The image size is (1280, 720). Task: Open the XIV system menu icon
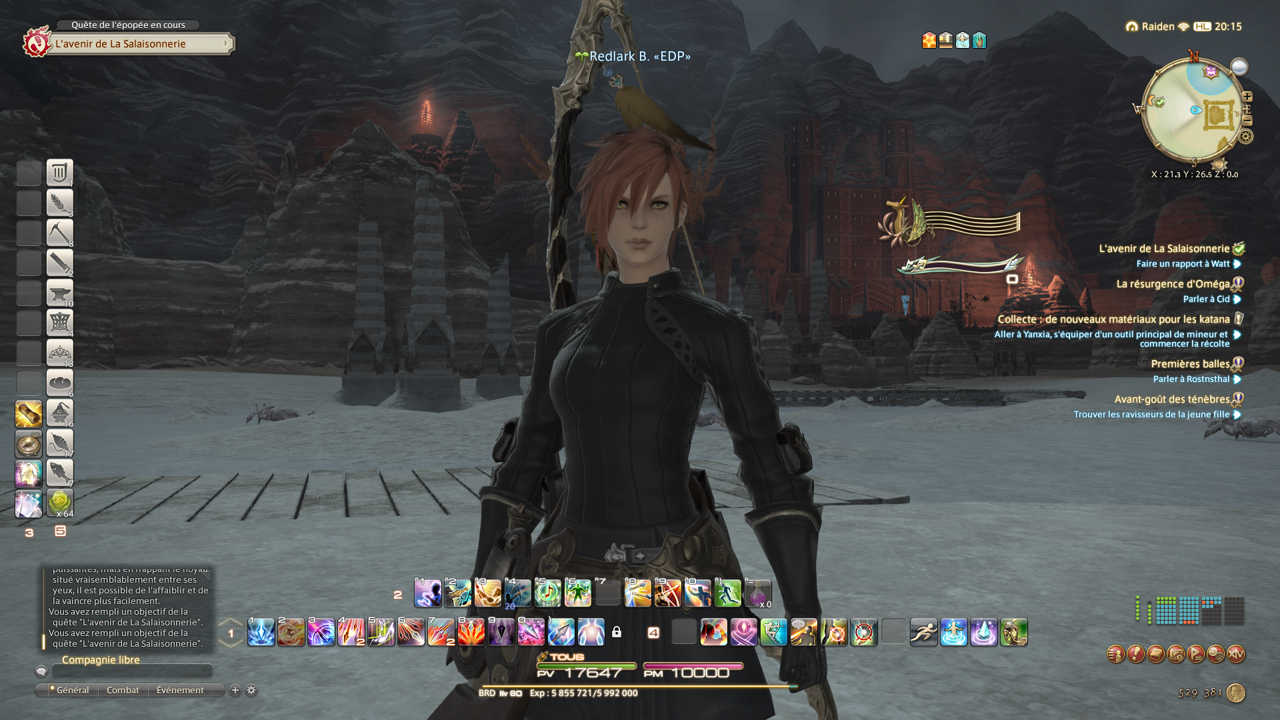(x=1236, y=654)
